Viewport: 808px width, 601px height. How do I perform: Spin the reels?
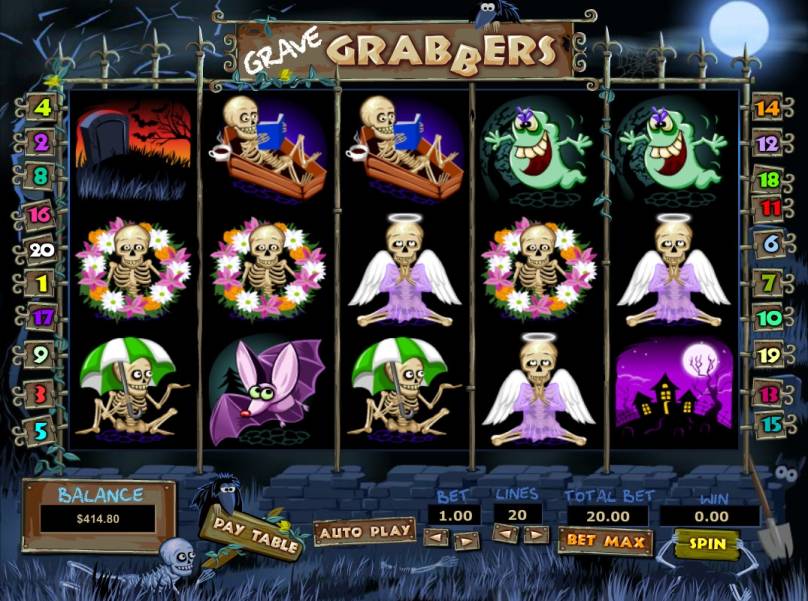point(706,543)
